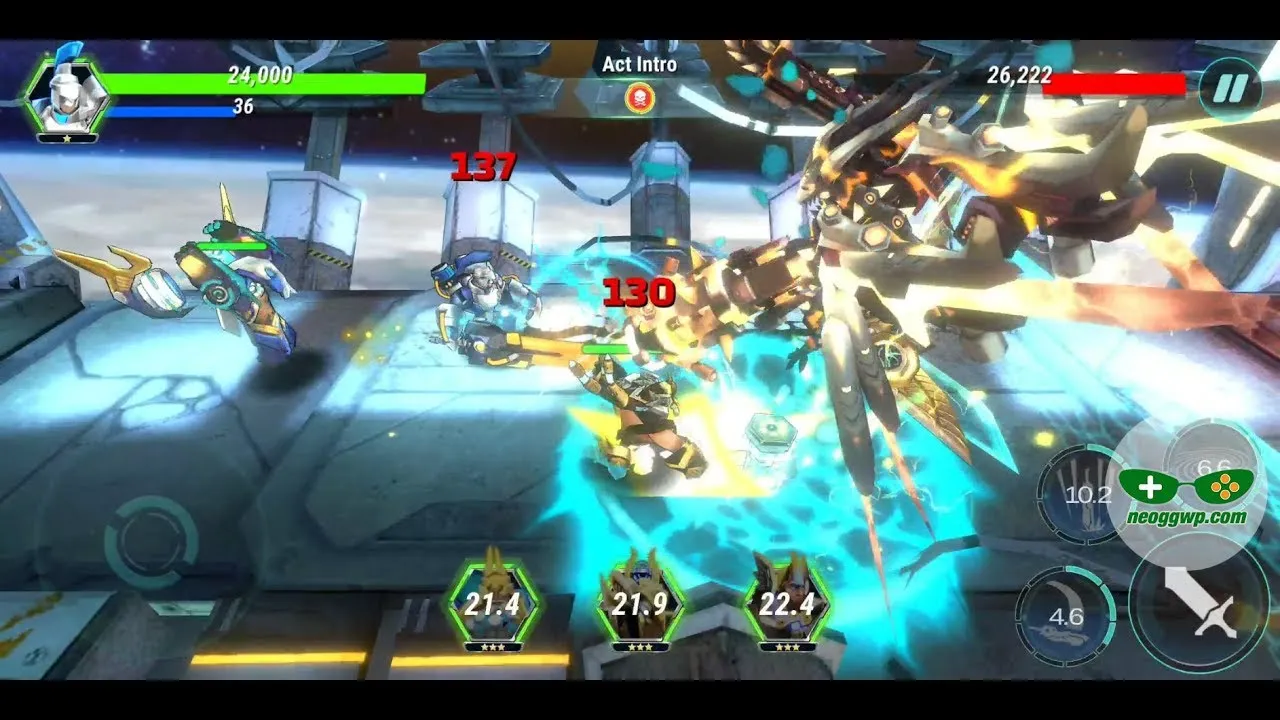Select the white knight hero portrait

67,95
